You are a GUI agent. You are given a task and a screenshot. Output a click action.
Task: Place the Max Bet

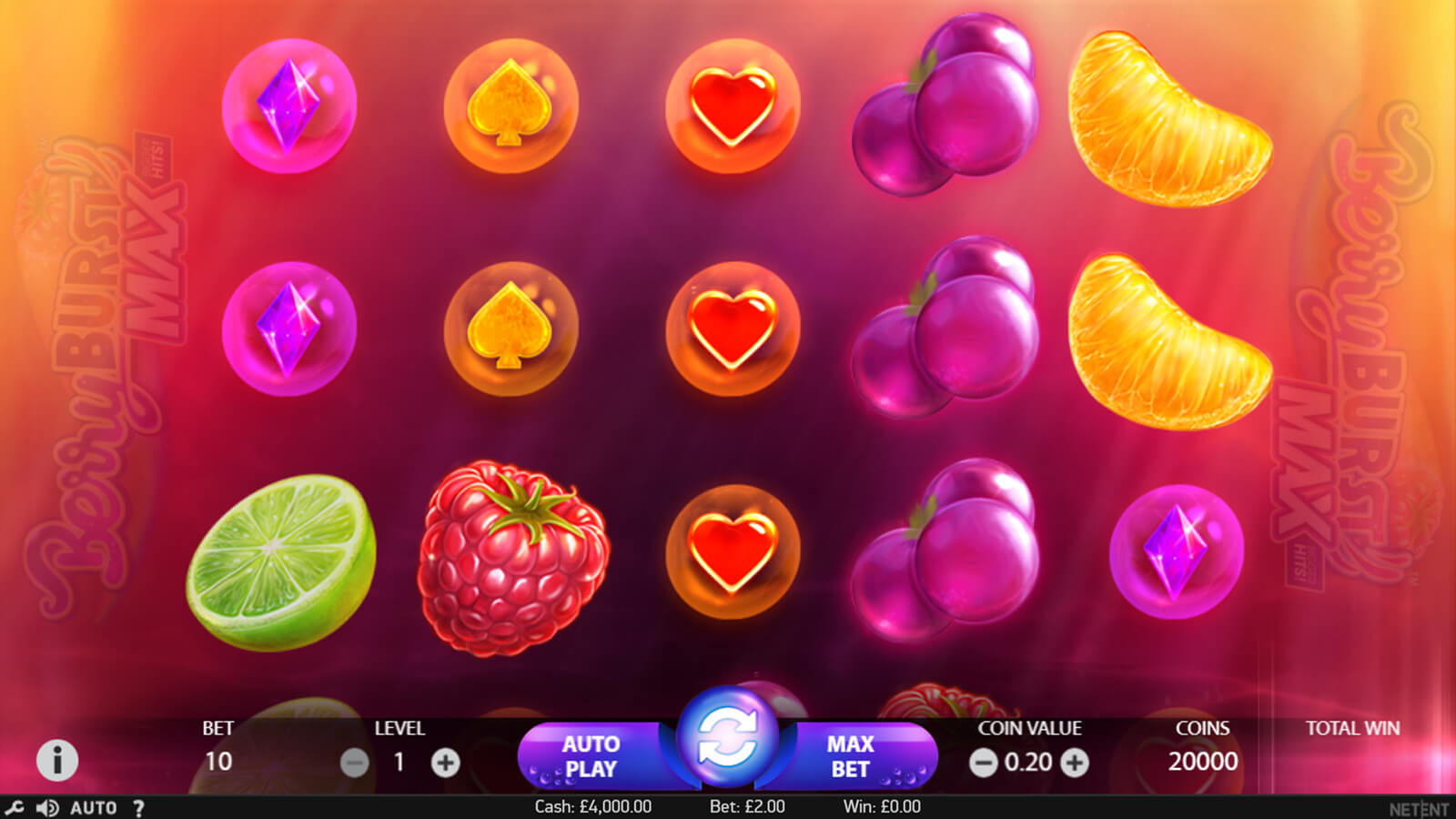pyautogui.click(x=852, y=756)
